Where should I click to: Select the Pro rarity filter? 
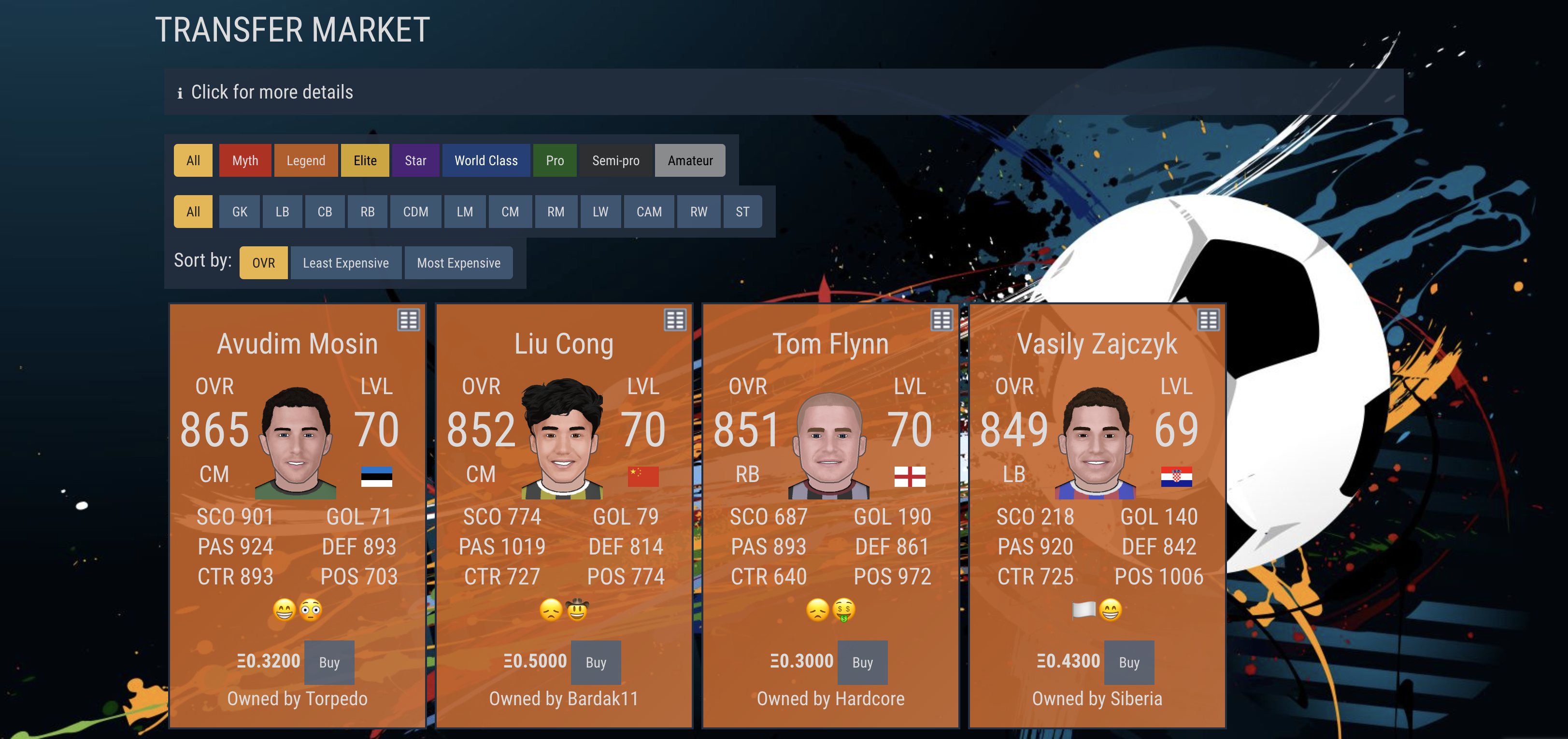(555, 161)
